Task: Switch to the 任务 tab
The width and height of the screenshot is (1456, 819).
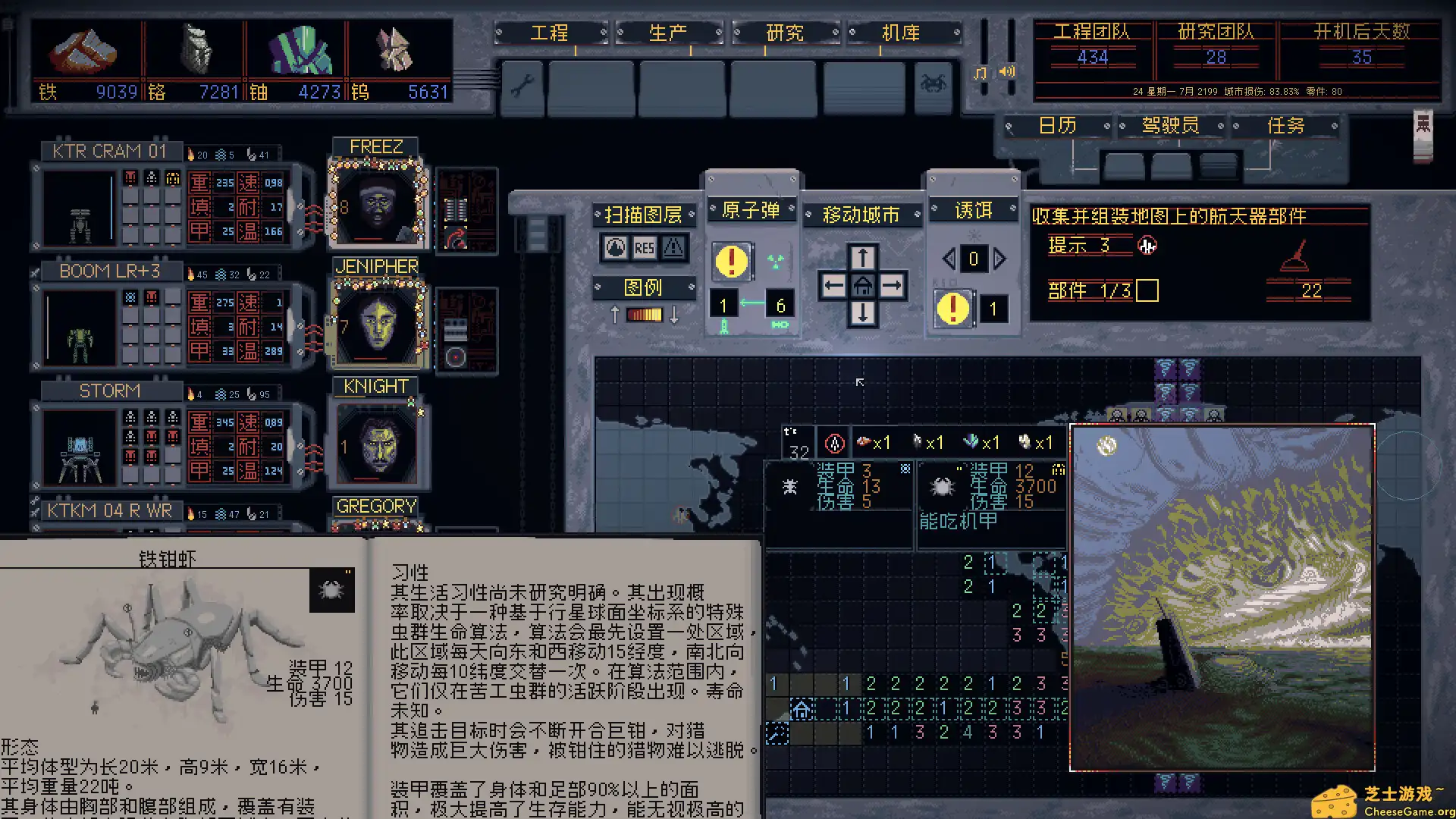Action: coord(1287,124)
